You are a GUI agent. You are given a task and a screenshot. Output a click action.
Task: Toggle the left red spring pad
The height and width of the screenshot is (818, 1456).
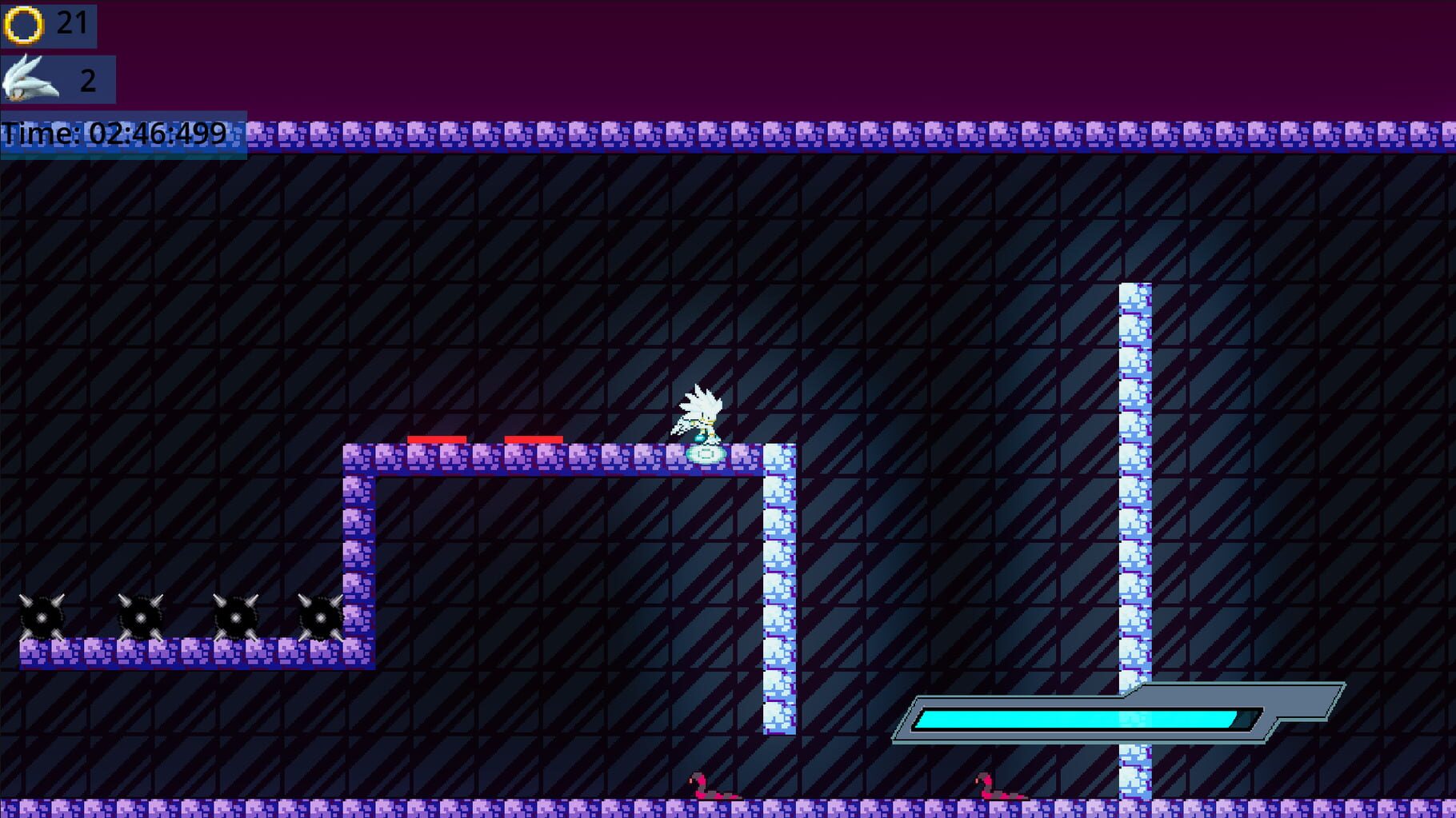click(437, 440)
